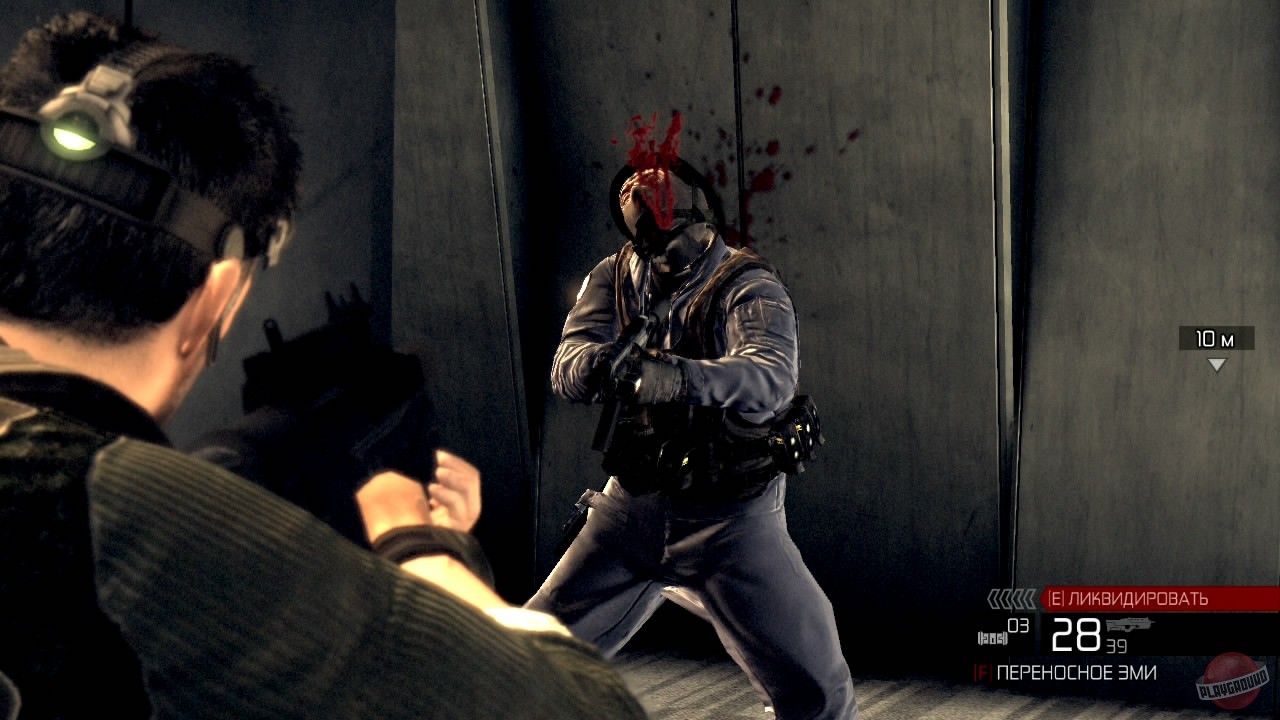Click the grenade count showing 03
The width and height of the screenshot is (1280, 720).
(x=1016, y=626)
